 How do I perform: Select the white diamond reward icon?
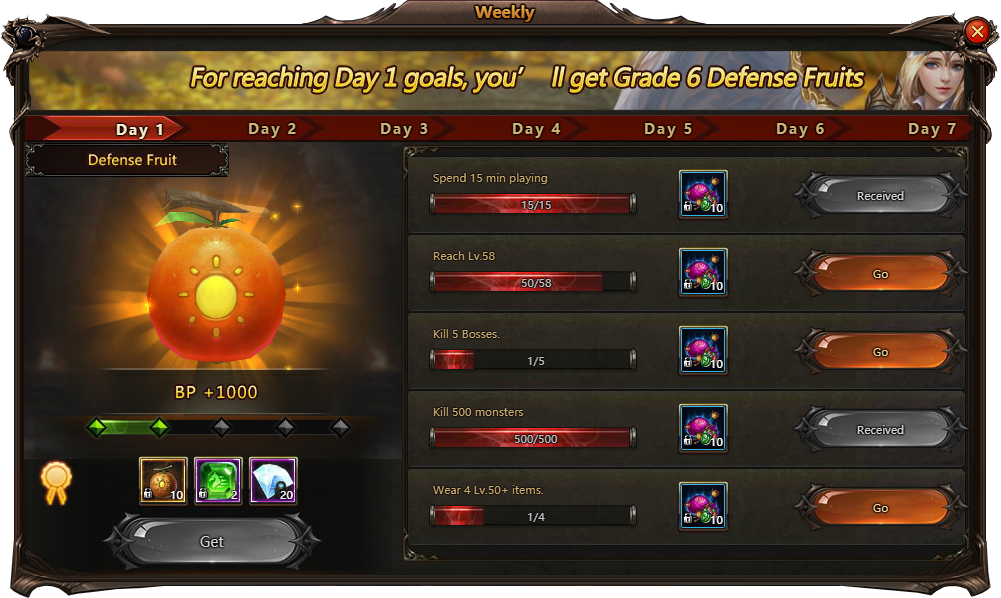pos(273,481)
